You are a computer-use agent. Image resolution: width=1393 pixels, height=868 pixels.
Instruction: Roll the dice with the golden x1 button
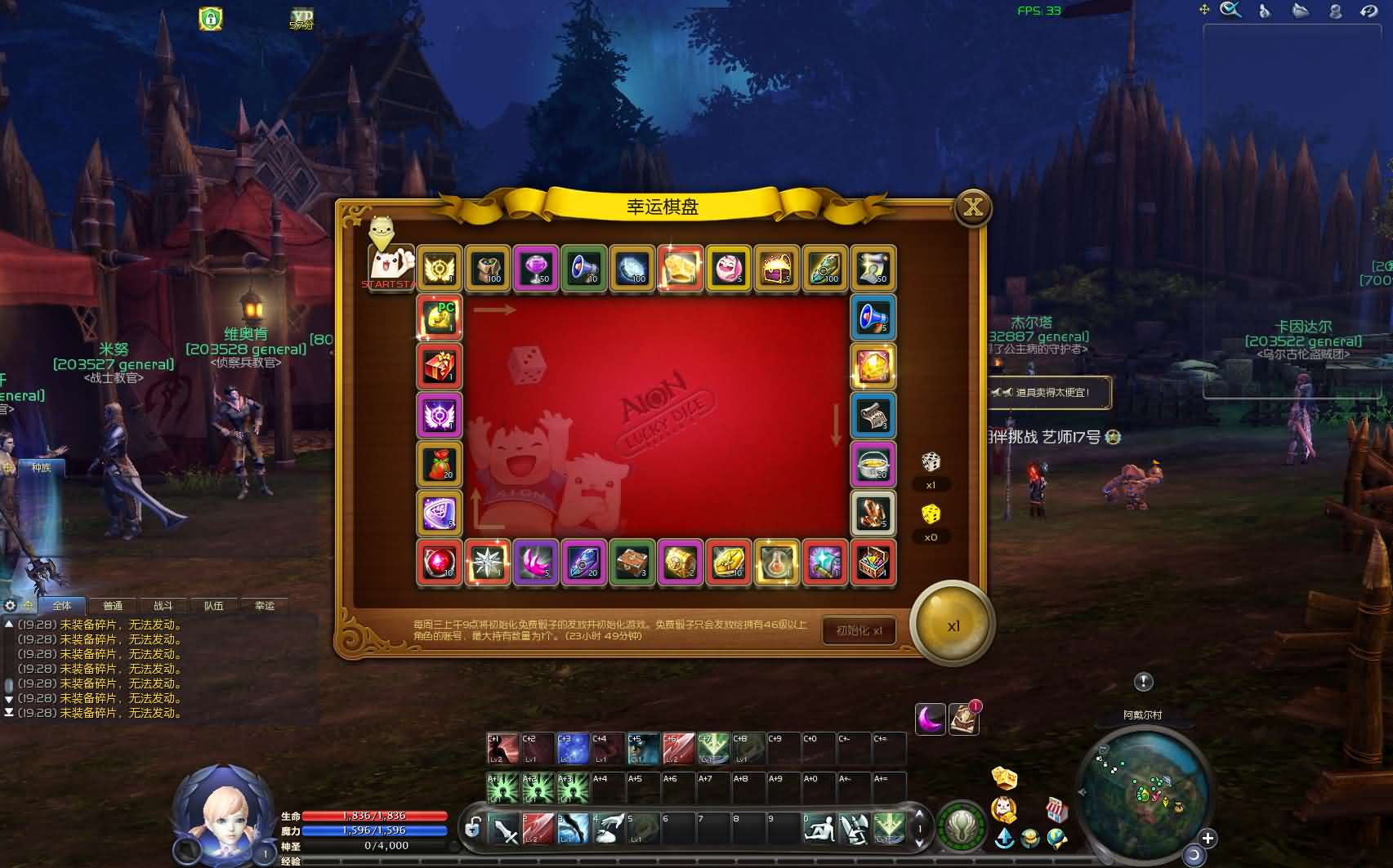point(952,626)
